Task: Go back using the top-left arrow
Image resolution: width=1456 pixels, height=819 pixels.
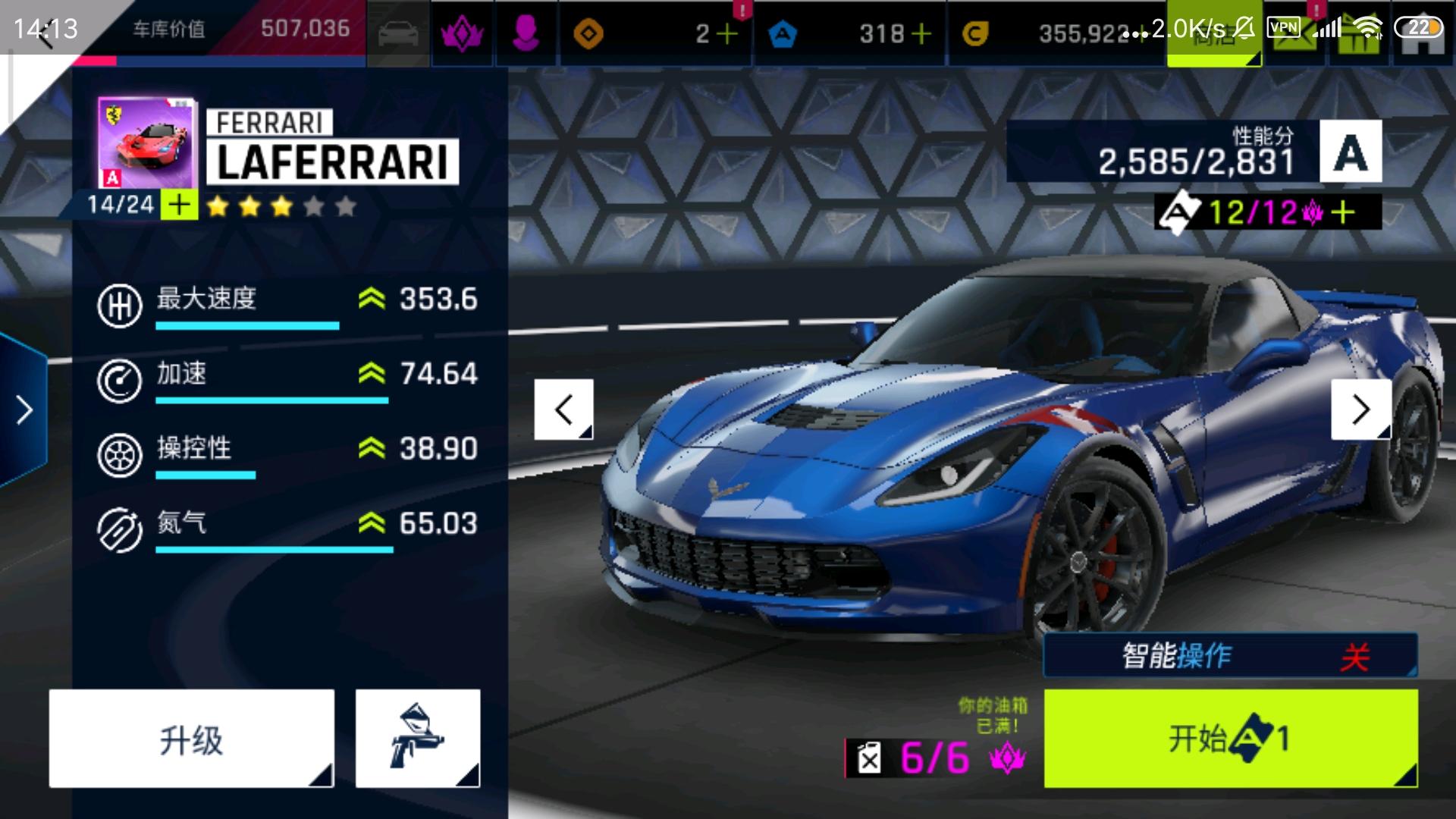Action: tap(44, 34)
